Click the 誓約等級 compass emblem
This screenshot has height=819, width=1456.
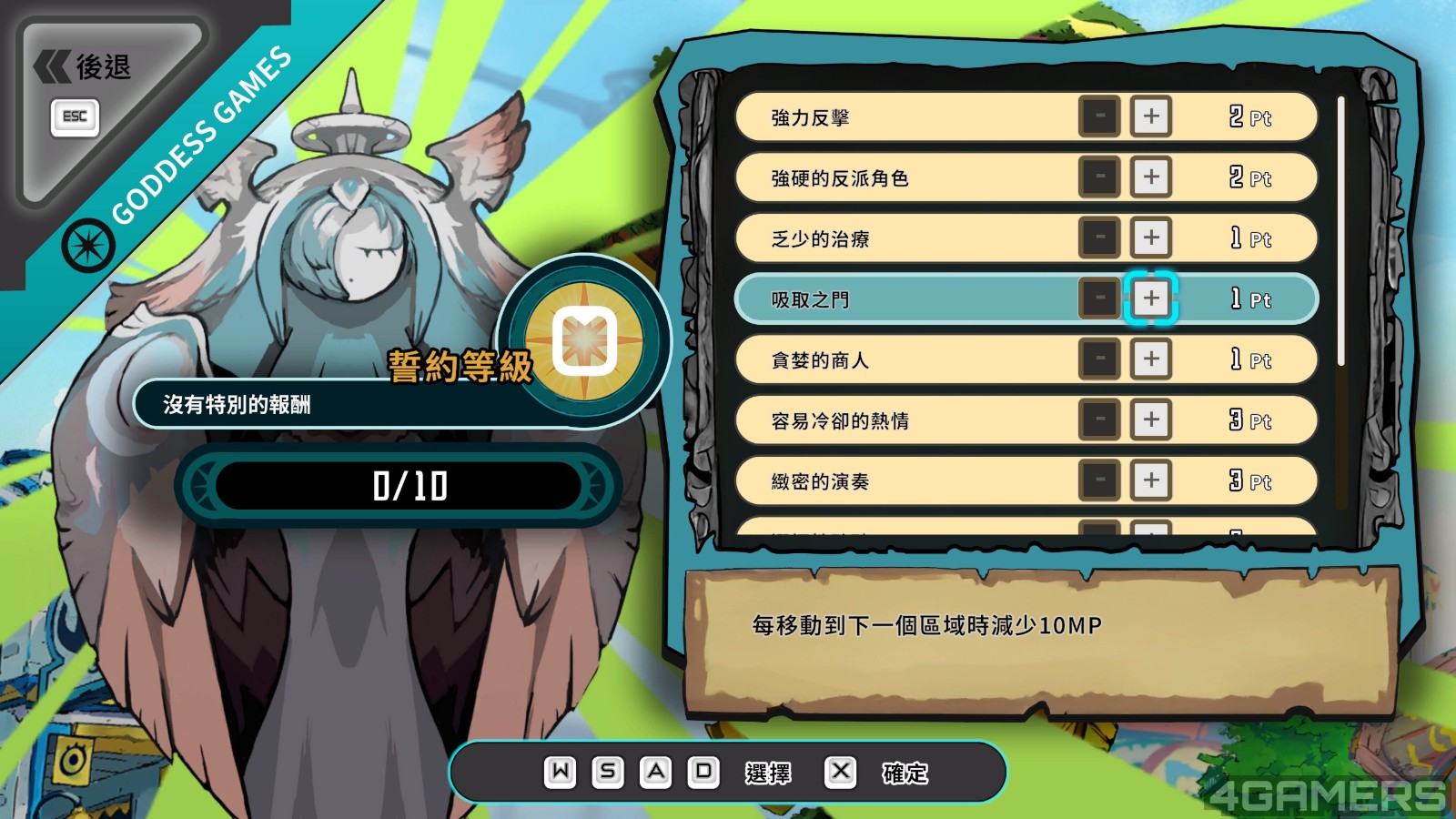point(584,341)
